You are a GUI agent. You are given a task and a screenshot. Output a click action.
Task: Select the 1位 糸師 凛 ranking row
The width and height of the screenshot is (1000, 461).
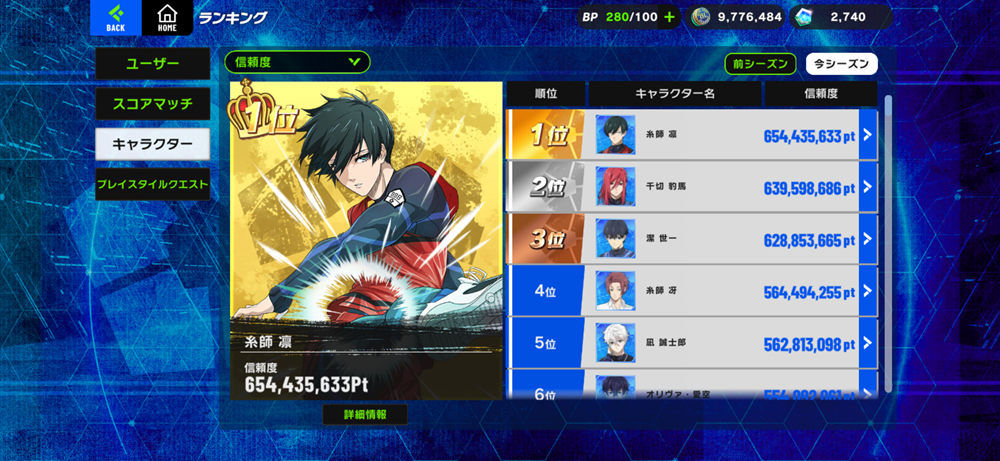692,134
